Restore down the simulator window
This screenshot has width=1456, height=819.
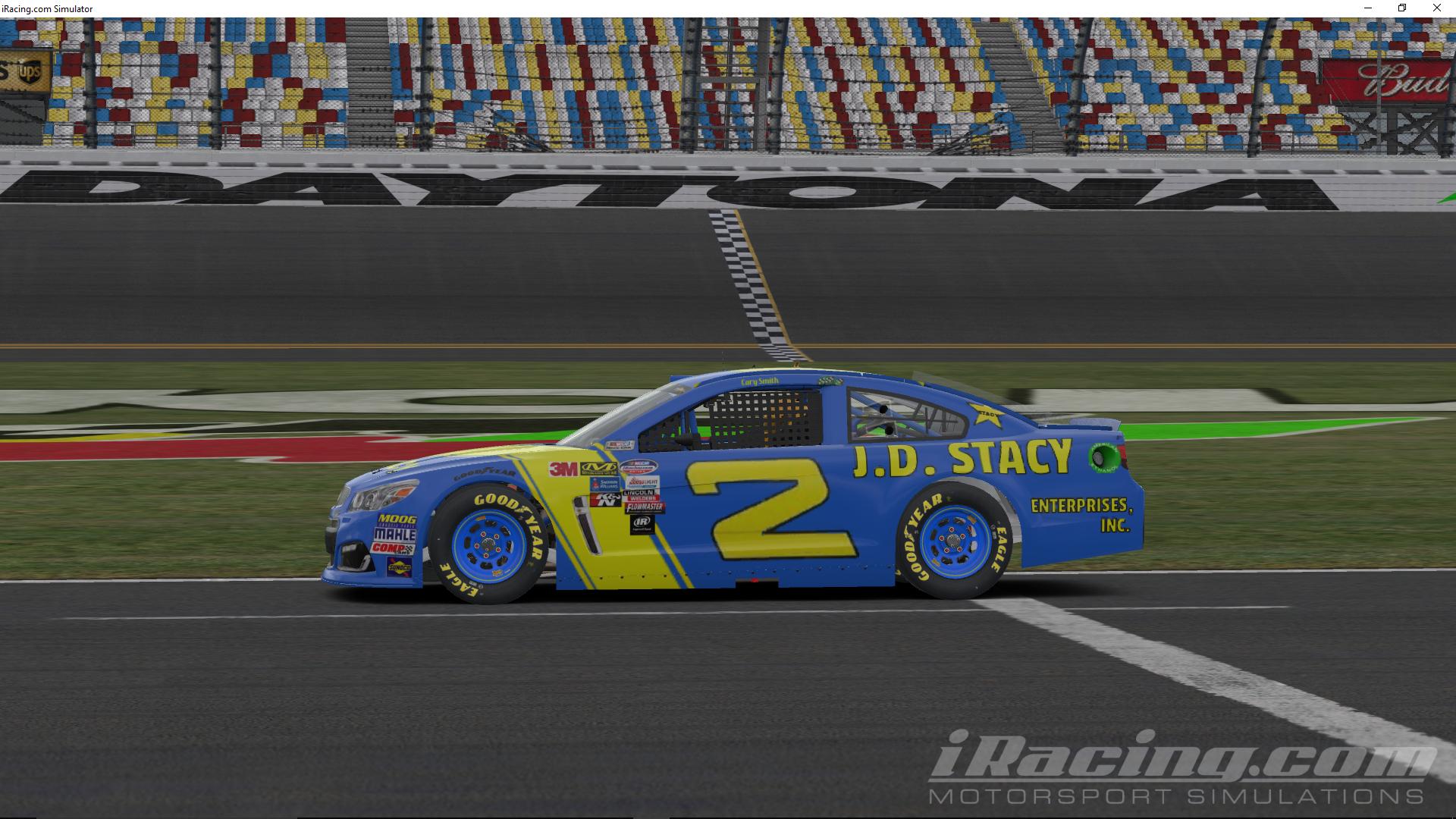(x=1402, y=8)
